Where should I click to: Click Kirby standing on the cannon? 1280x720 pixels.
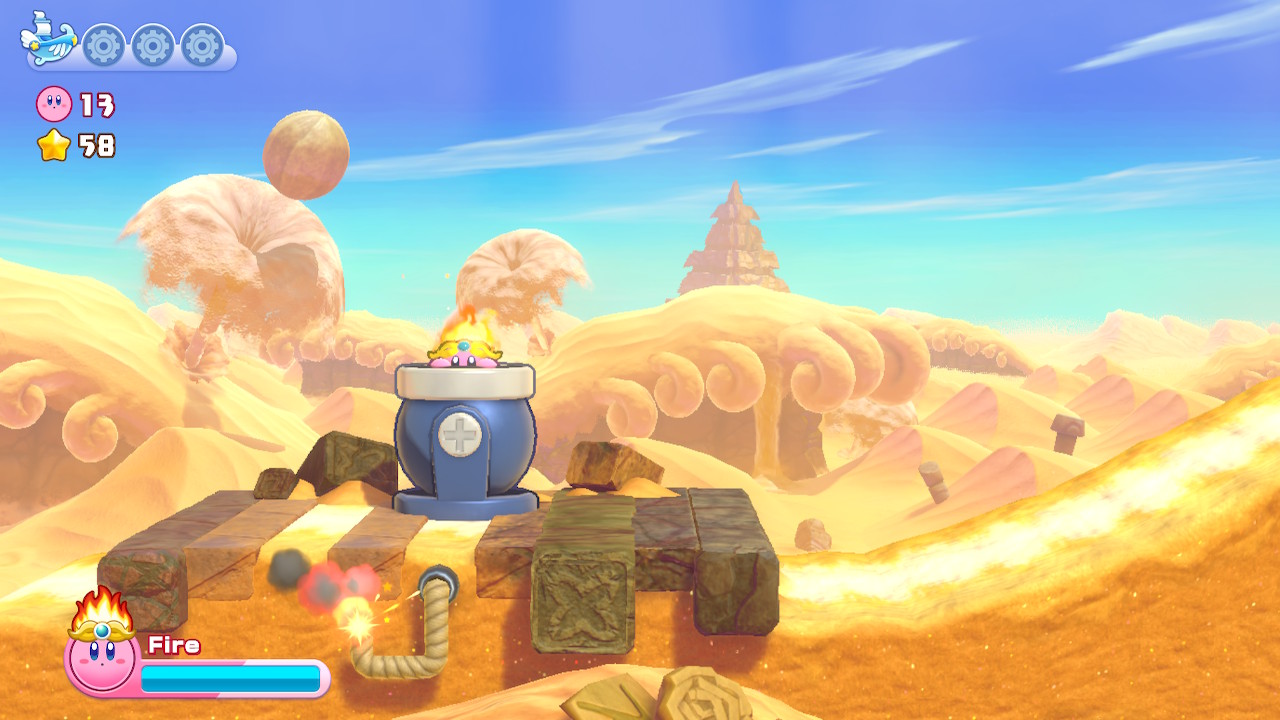point(463,355)
